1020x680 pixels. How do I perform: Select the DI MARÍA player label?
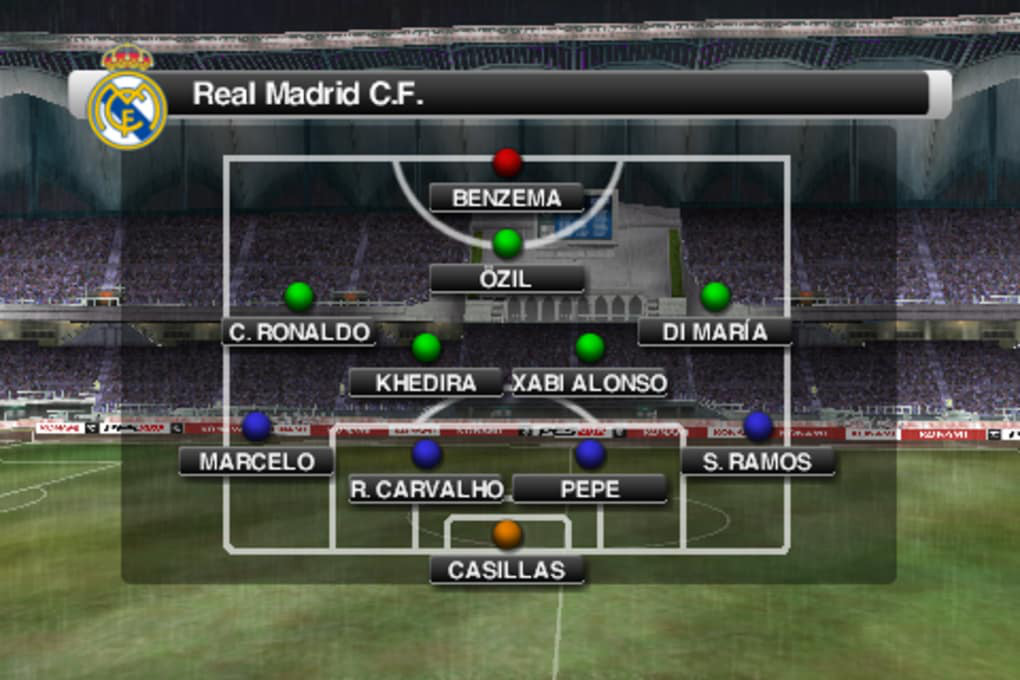(714, 332)
